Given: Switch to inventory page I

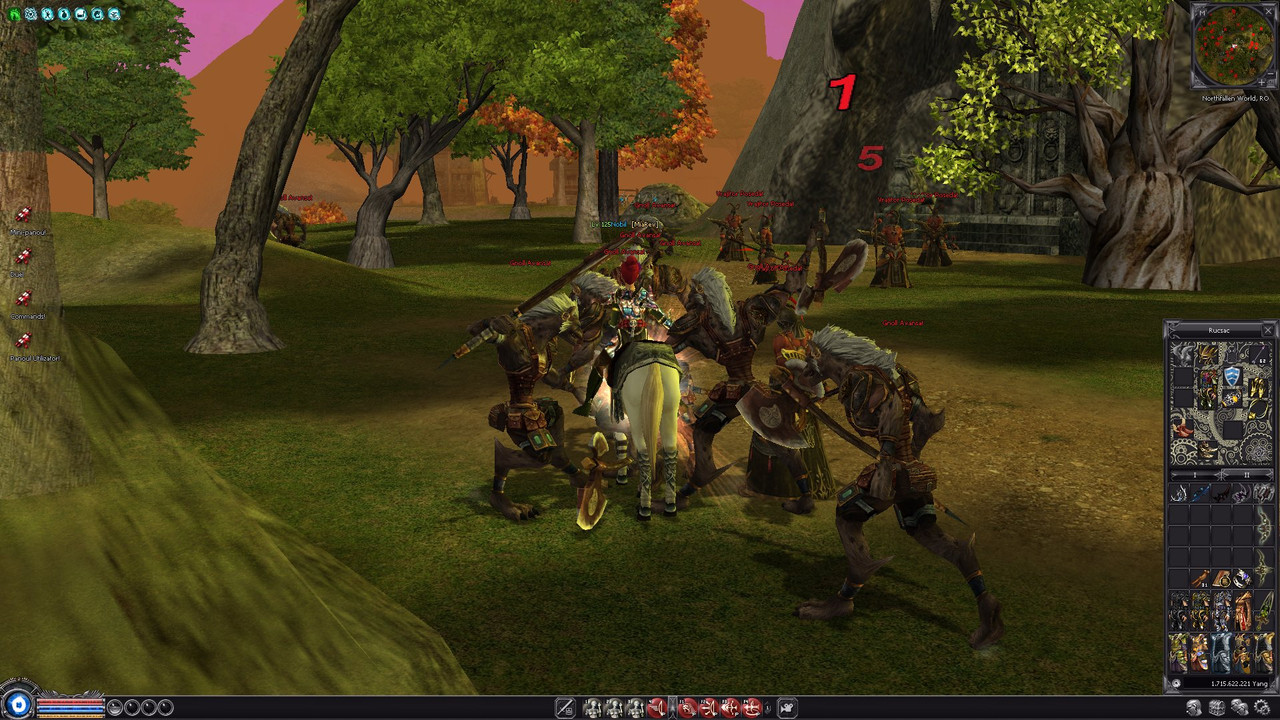Looking at the screenshot, I should point(1196,474).
